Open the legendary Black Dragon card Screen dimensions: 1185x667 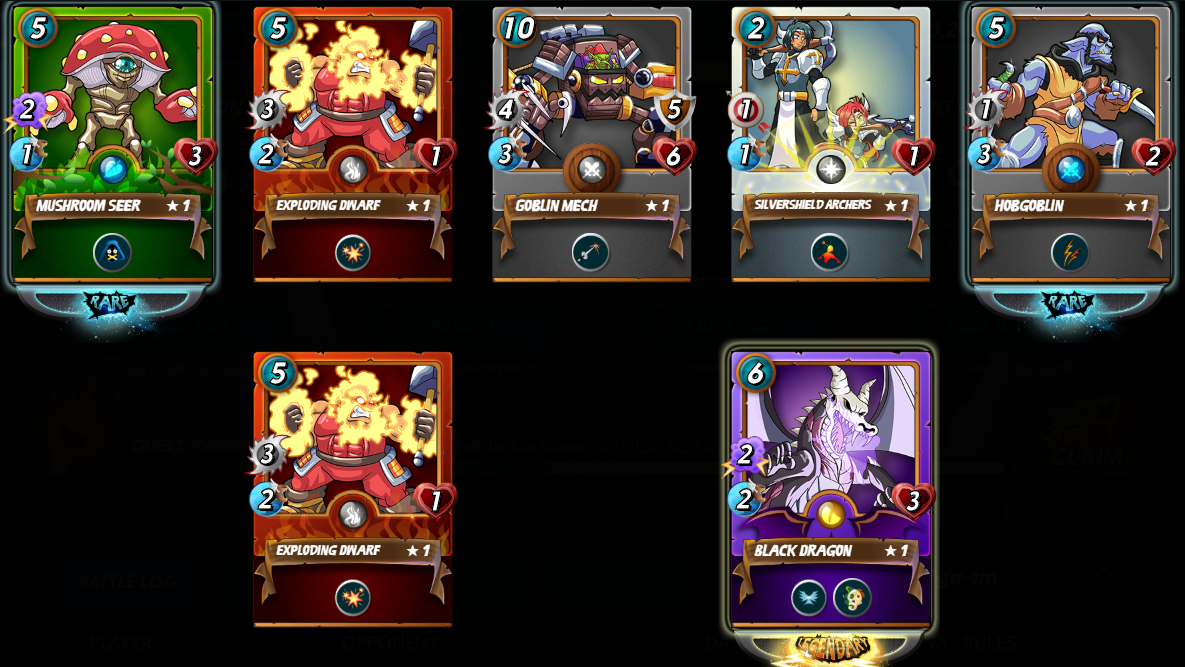click(830, 450)
